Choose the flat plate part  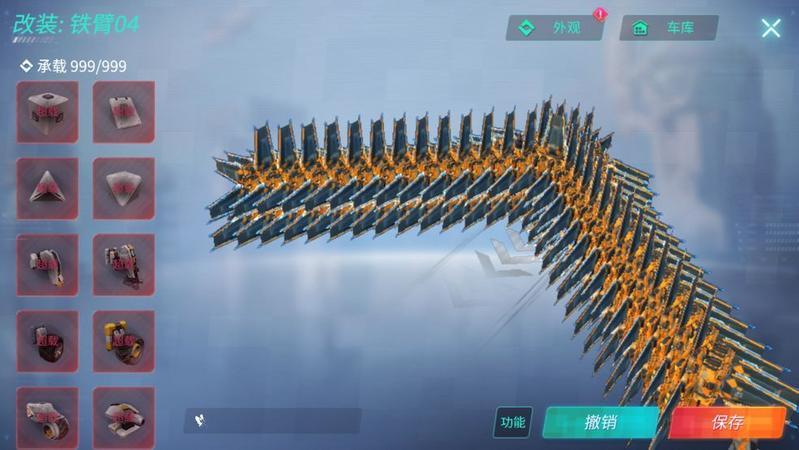[x=124, y=112]
